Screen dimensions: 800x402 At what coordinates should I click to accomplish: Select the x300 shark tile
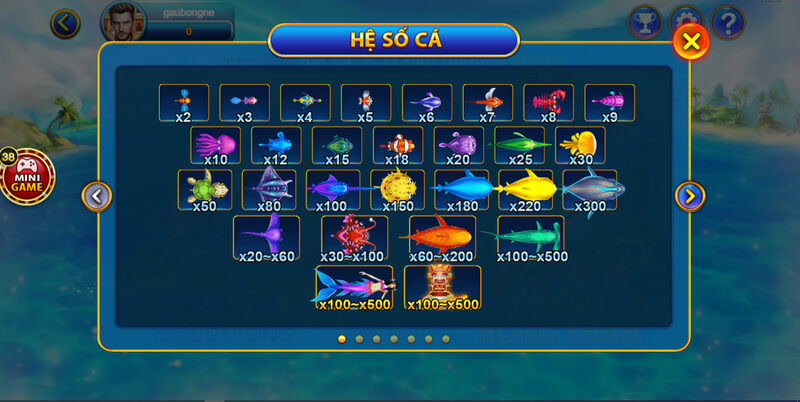[590, 189]
